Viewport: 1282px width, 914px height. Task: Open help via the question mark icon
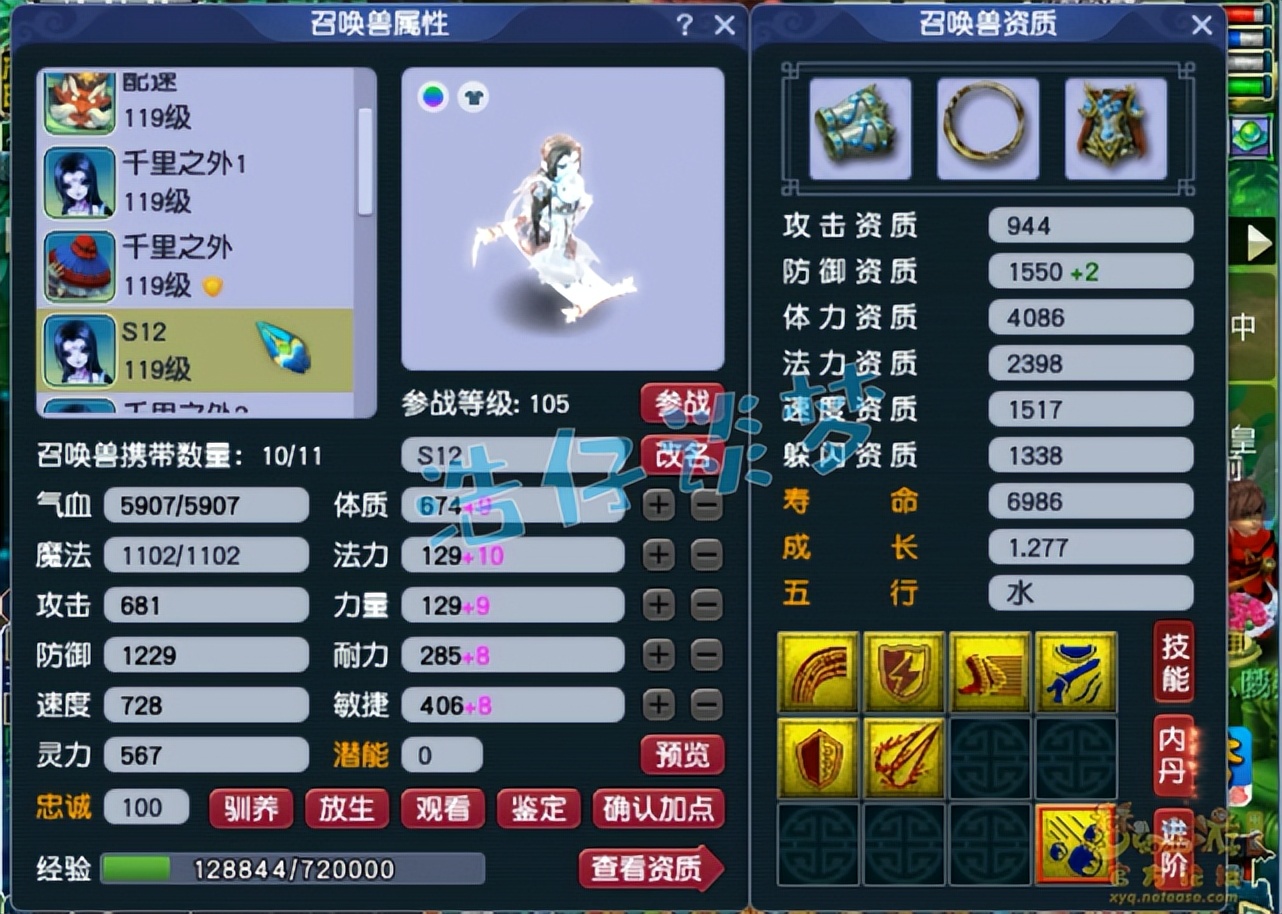point(683,25)
